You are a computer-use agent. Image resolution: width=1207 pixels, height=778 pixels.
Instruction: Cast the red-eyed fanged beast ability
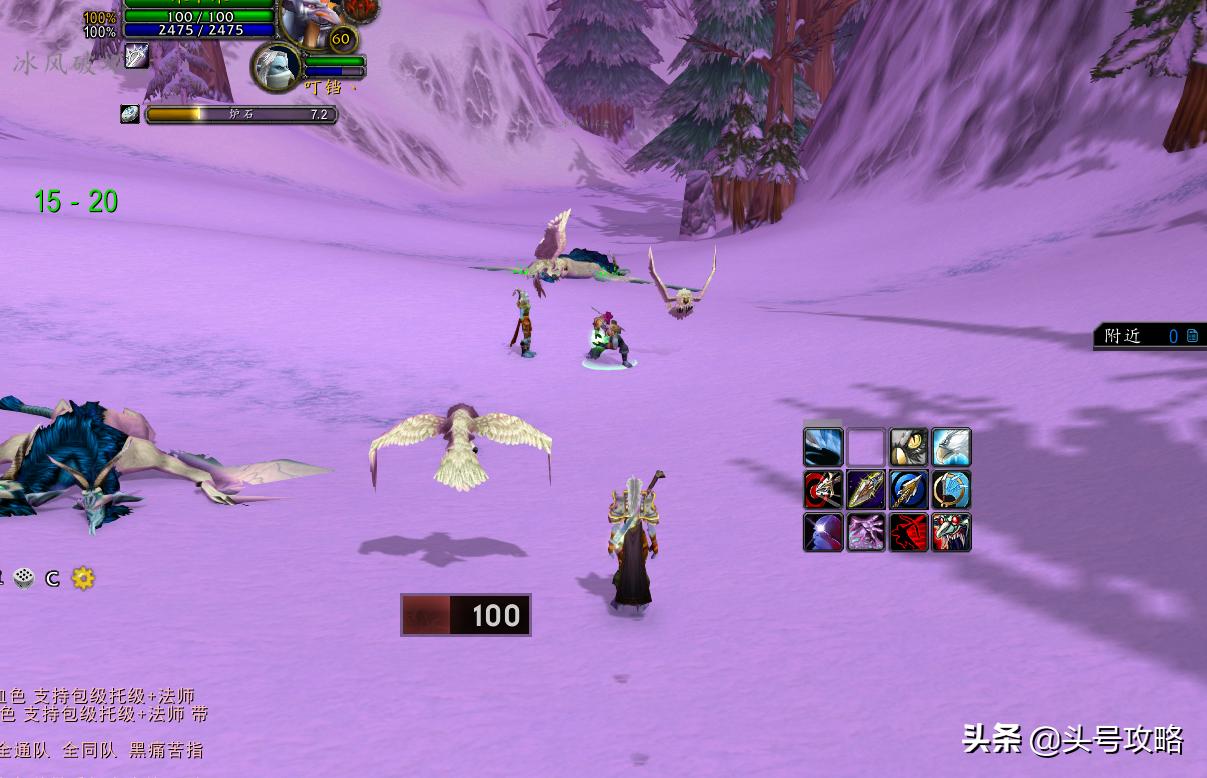pyautogui.click(x=951, y=532)
